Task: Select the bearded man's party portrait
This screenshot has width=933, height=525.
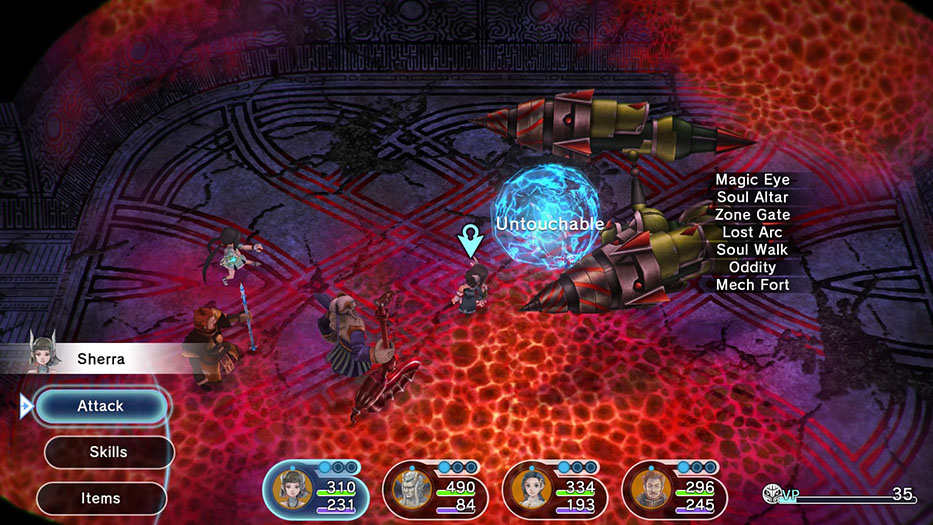Action: (x=648, y=493)
